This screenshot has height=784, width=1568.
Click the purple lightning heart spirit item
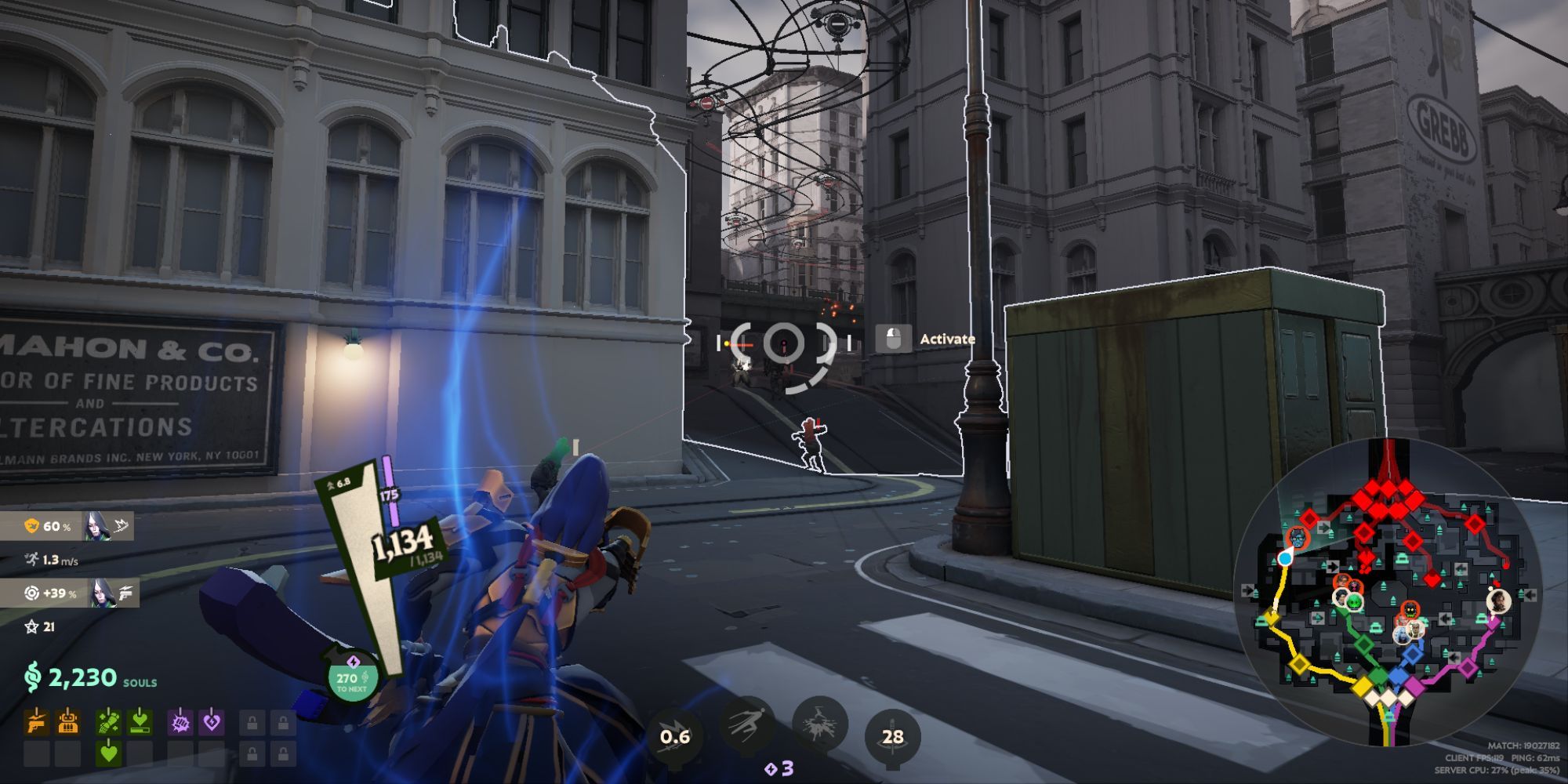(x=212, y=721)
